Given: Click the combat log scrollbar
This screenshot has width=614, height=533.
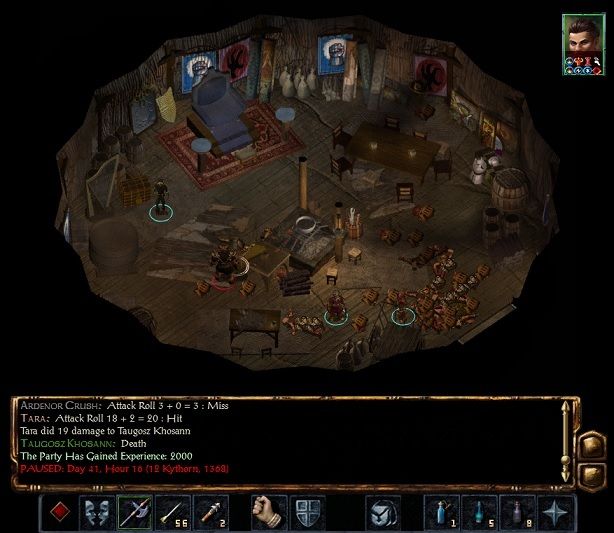Looking at the screenshot, I should click(x=566, y=440).
